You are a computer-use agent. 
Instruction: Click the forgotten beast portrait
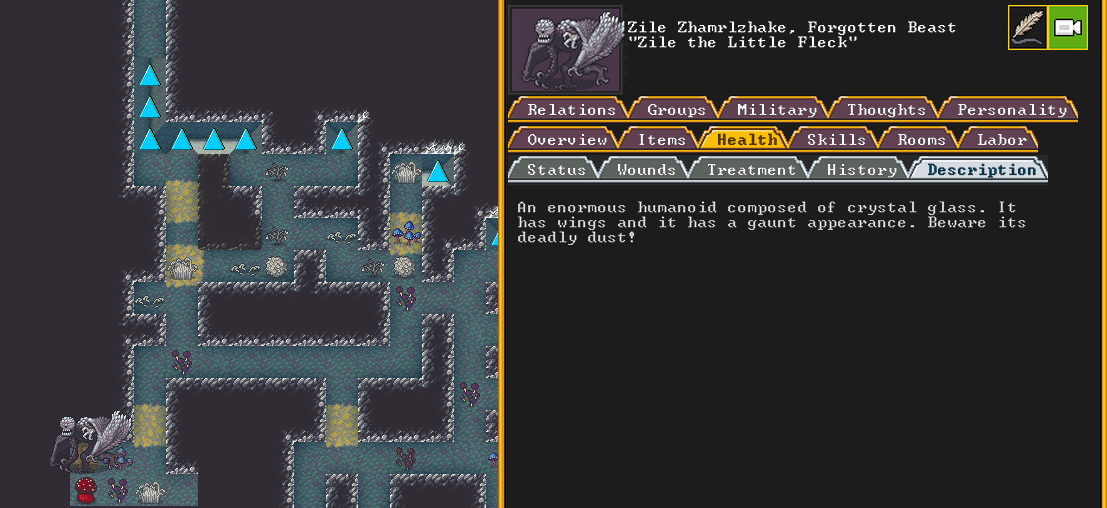(x=565, y=50)
